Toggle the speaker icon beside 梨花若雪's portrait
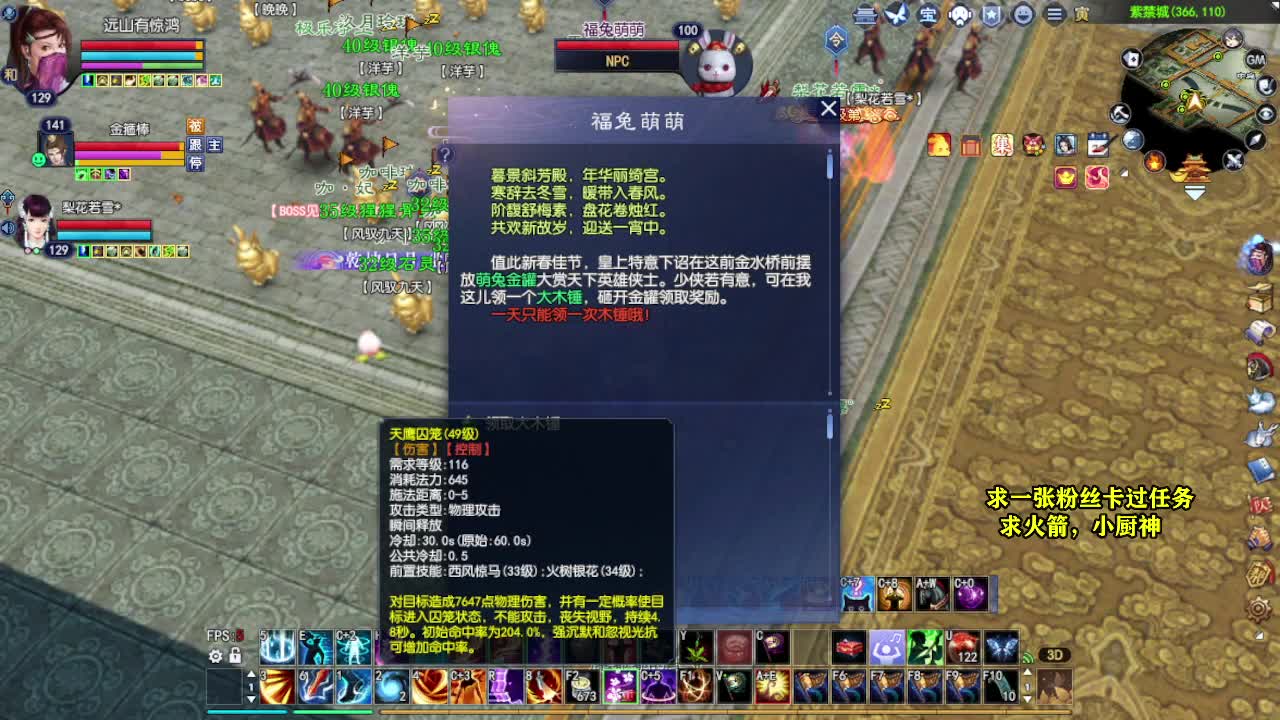 pyautogui.click(x=7, y=227)
